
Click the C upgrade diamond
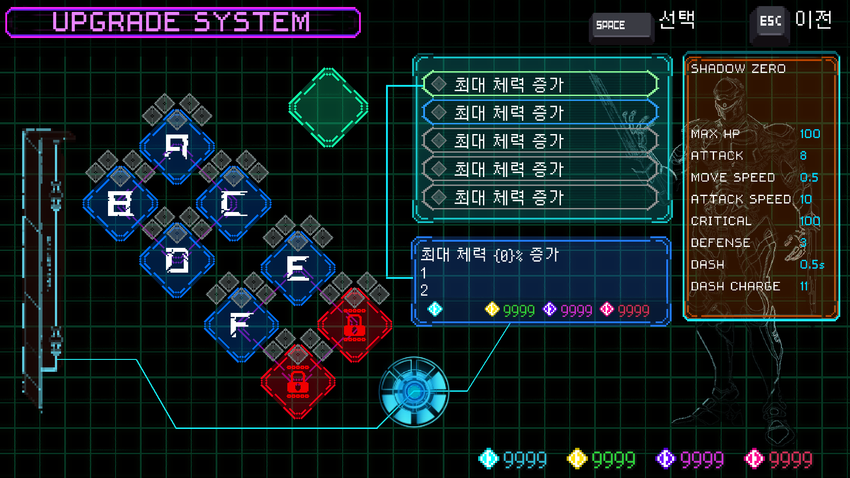[233, 205]
